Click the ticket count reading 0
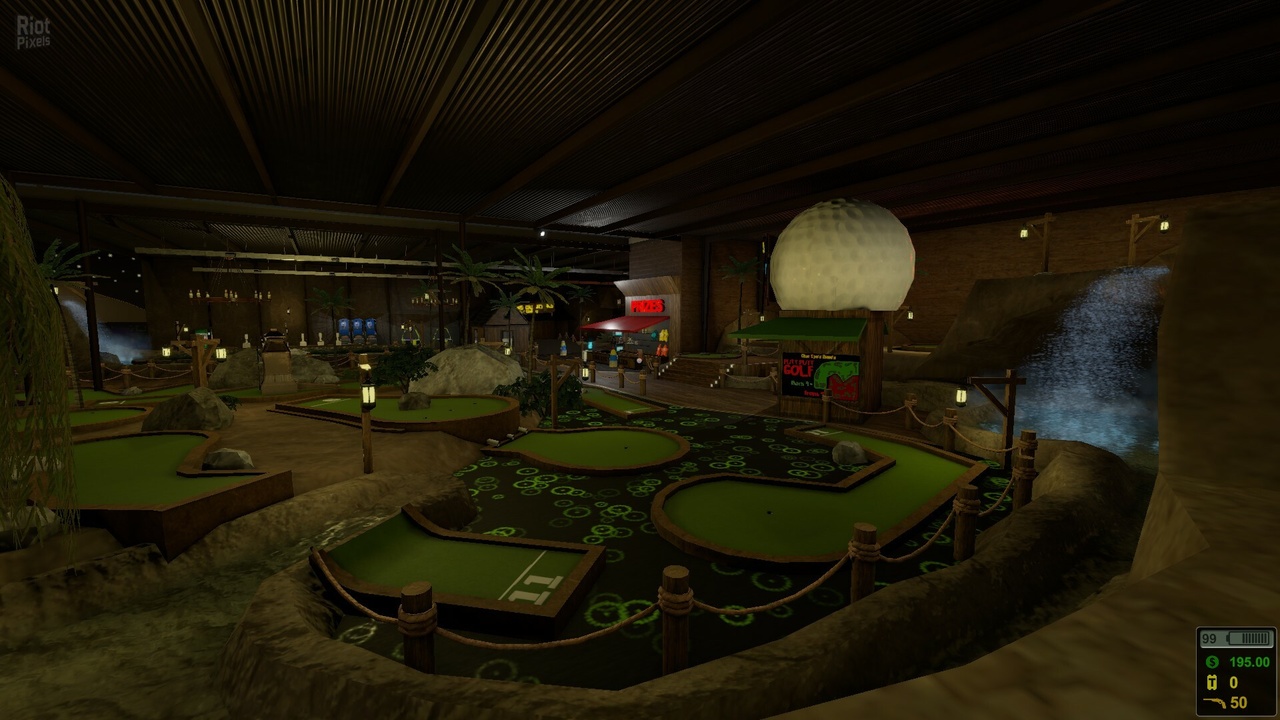The height and width of the screenshot is (720, 1280). coord(1234,682)
